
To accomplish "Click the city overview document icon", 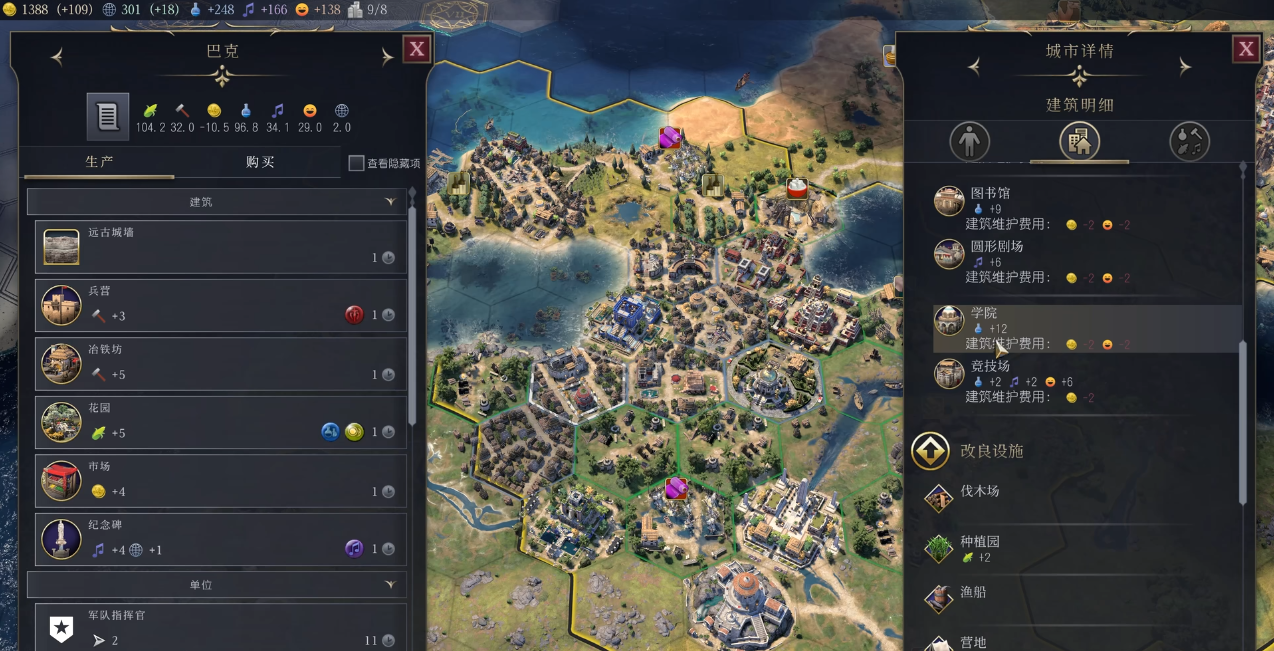I will point(107,116).
